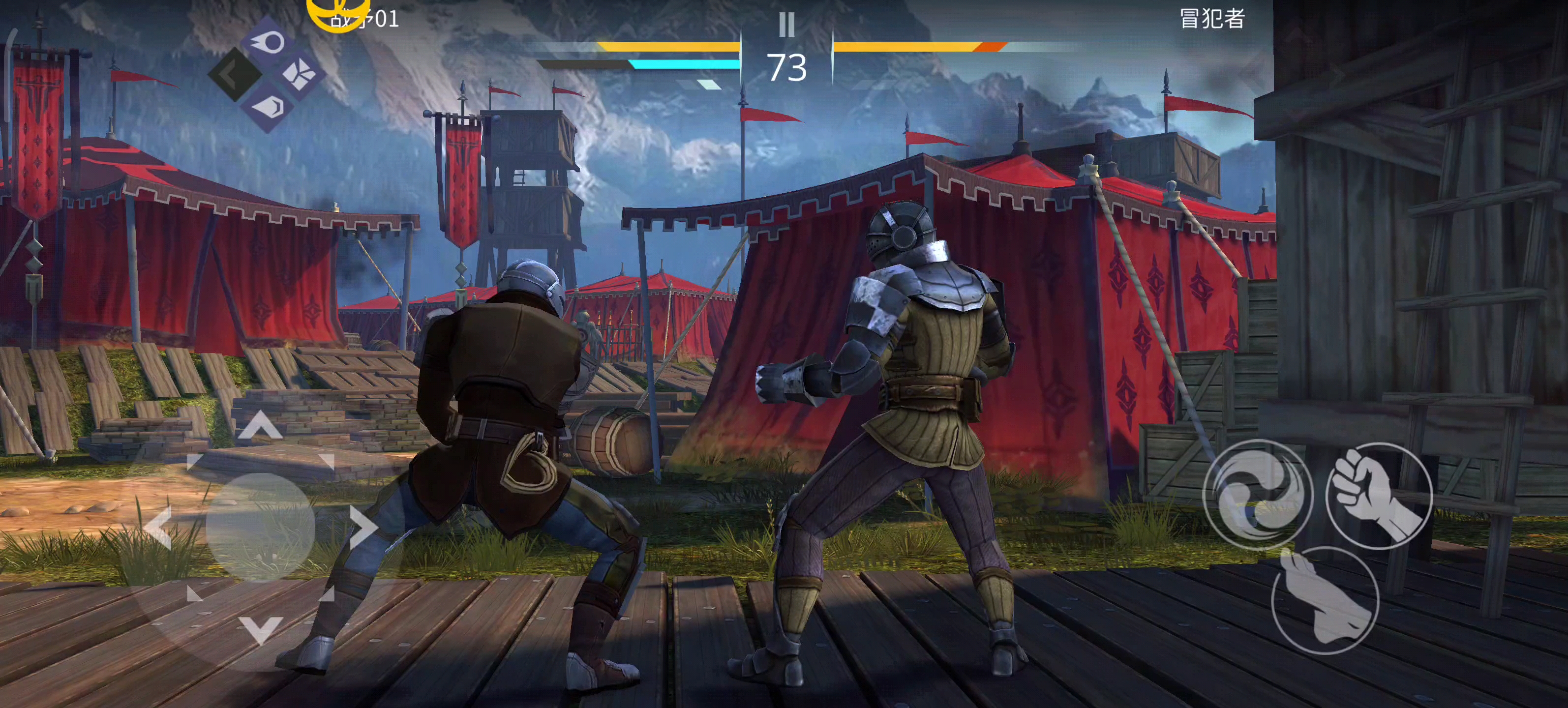Image resolution: width=1568 pixels, height=708 pixels.
Task: Tap the joystick's up arrow
Action: click(261, 424)
